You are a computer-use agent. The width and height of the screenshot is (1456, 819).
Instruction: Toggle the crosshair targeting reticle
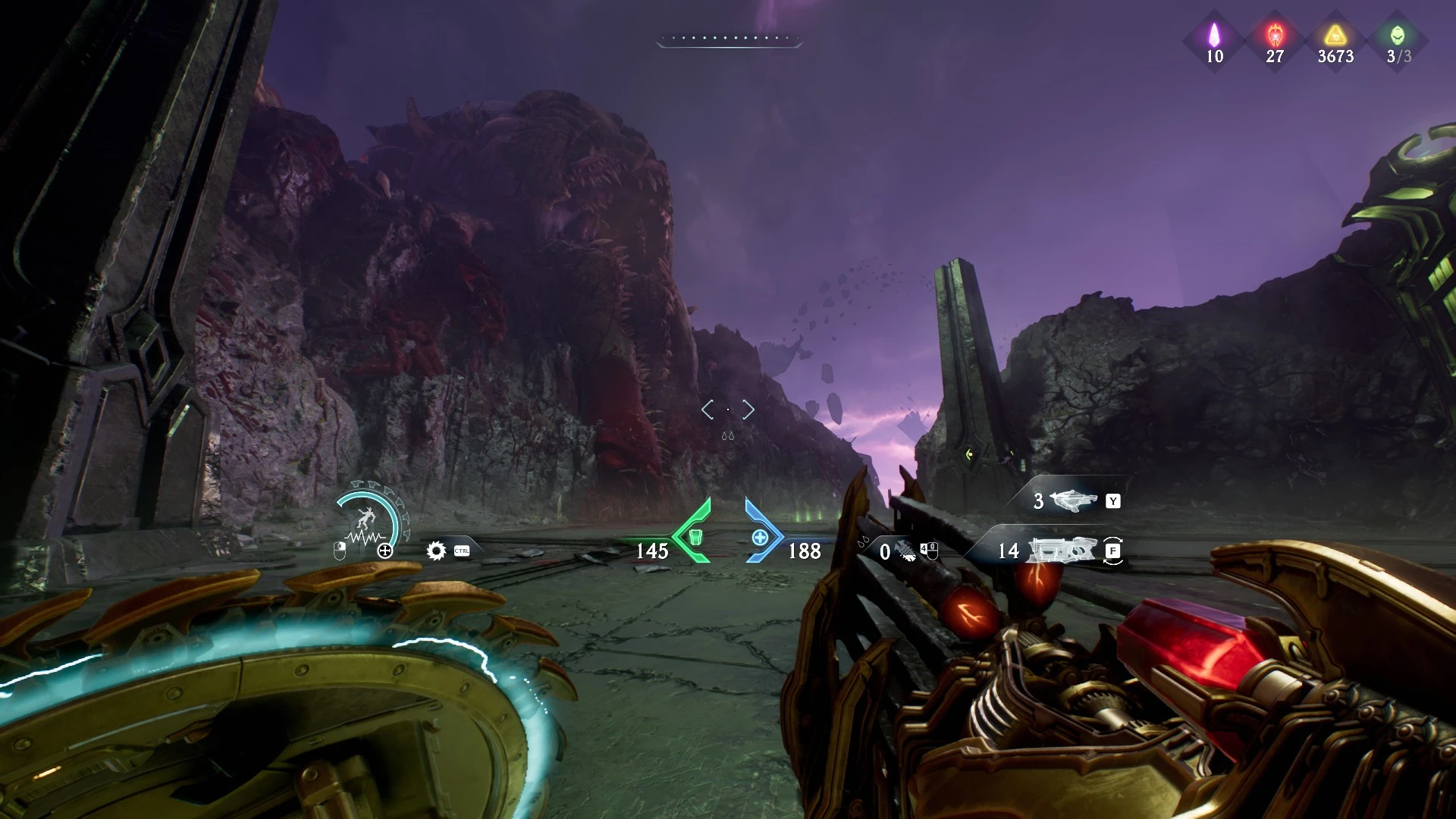tap(728, 409)
